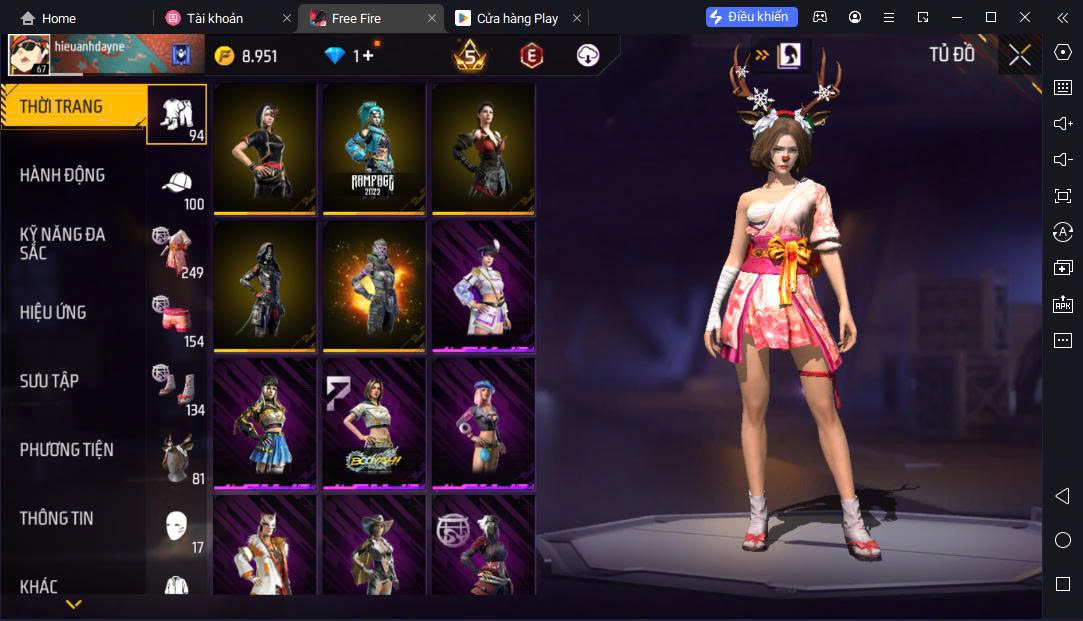Choose the blue-skirt yellow jacket outfit

coord(265,424)
